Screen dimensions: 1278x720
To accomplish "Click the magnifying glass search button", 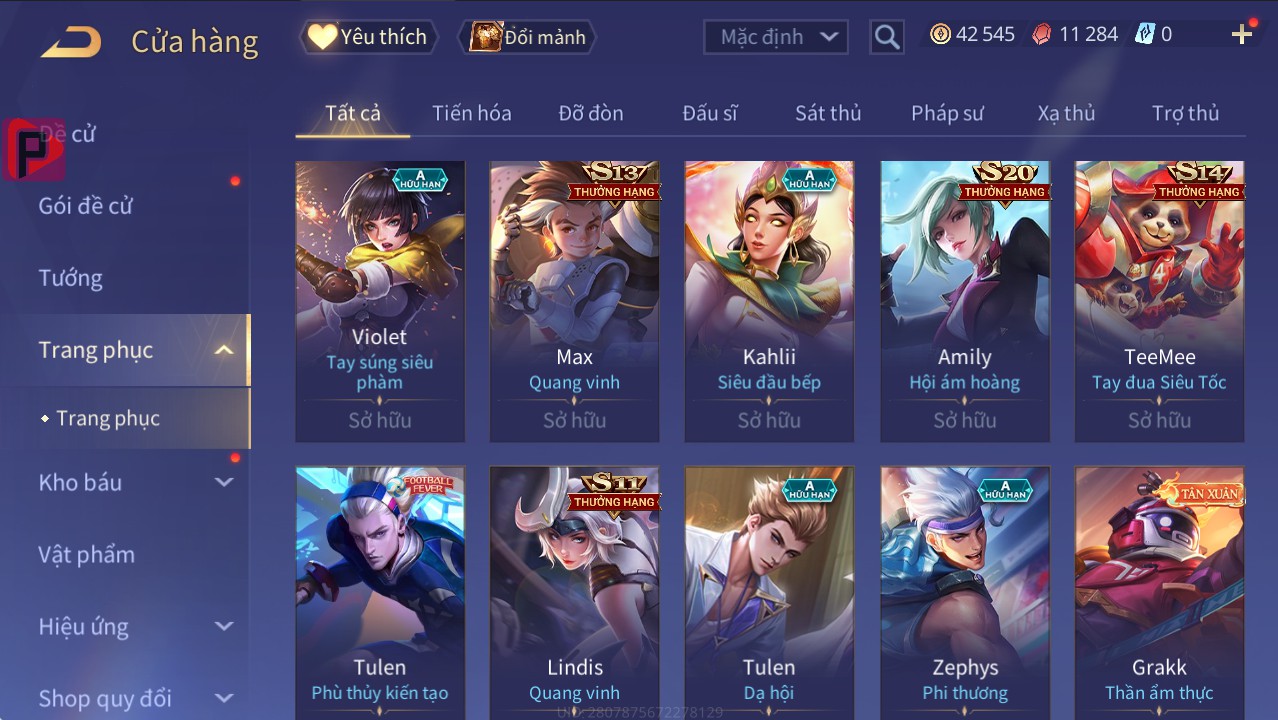I will (x=886, y=37).
